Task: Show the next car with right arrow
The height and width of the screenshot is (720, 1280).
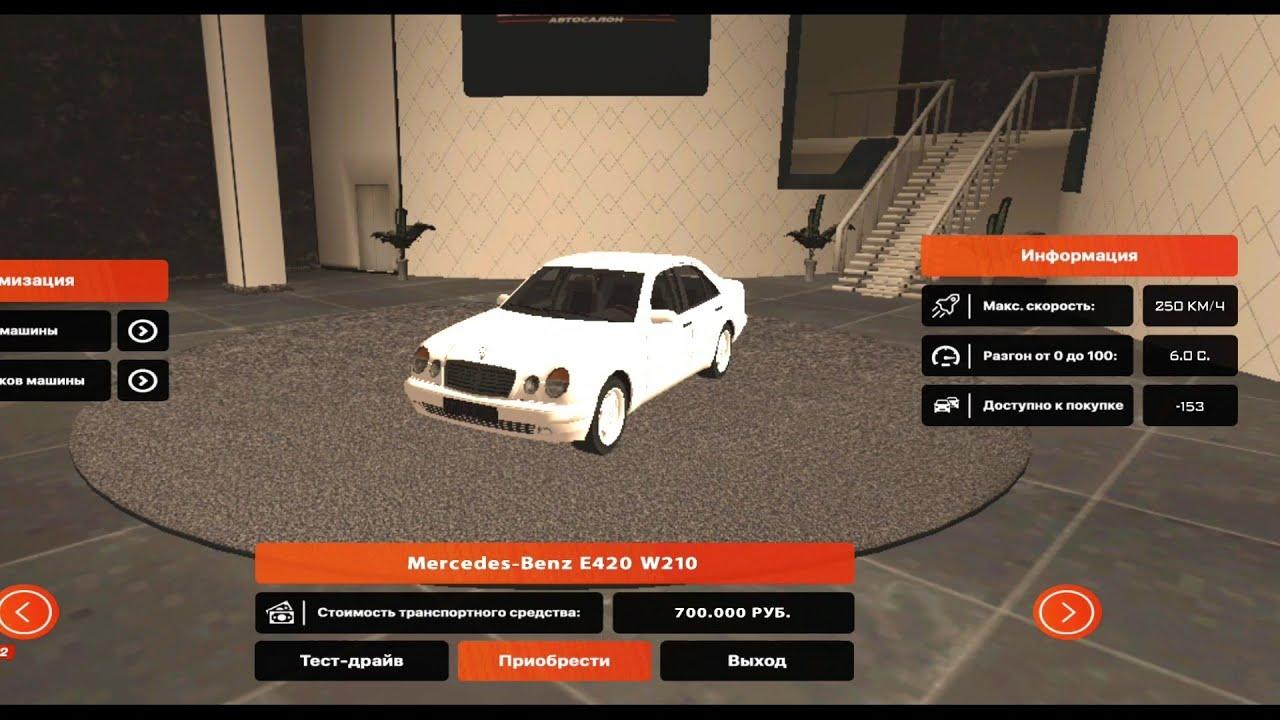Action: pos(1067,612)
